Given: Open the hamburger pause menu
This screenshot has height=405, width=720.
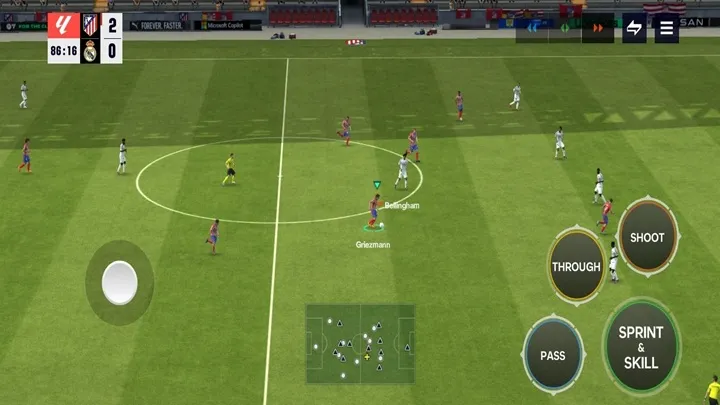Looking at the screenshot, I should [x=667, y=28].
